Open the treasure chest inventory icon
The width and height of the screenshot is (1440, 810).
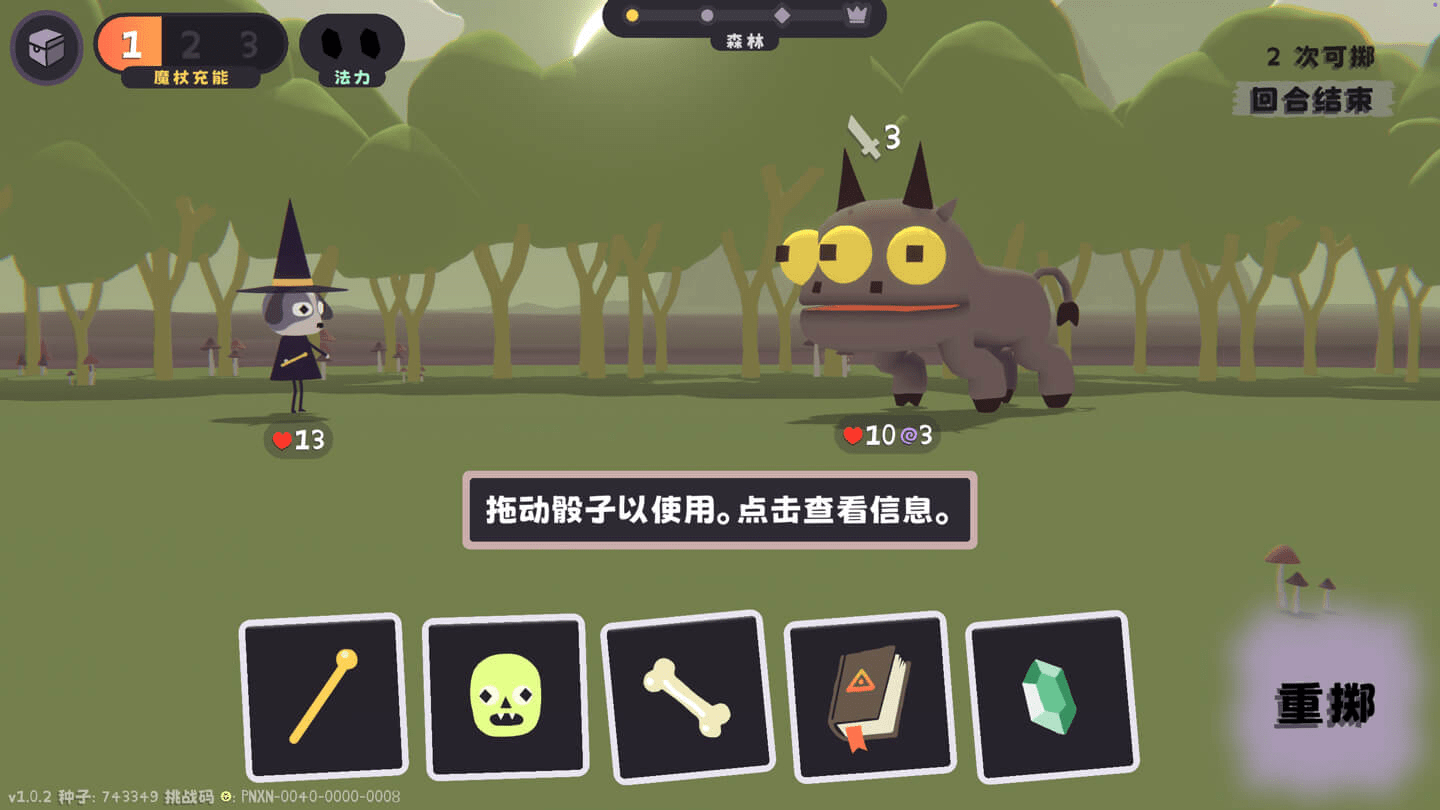[46, 46]
